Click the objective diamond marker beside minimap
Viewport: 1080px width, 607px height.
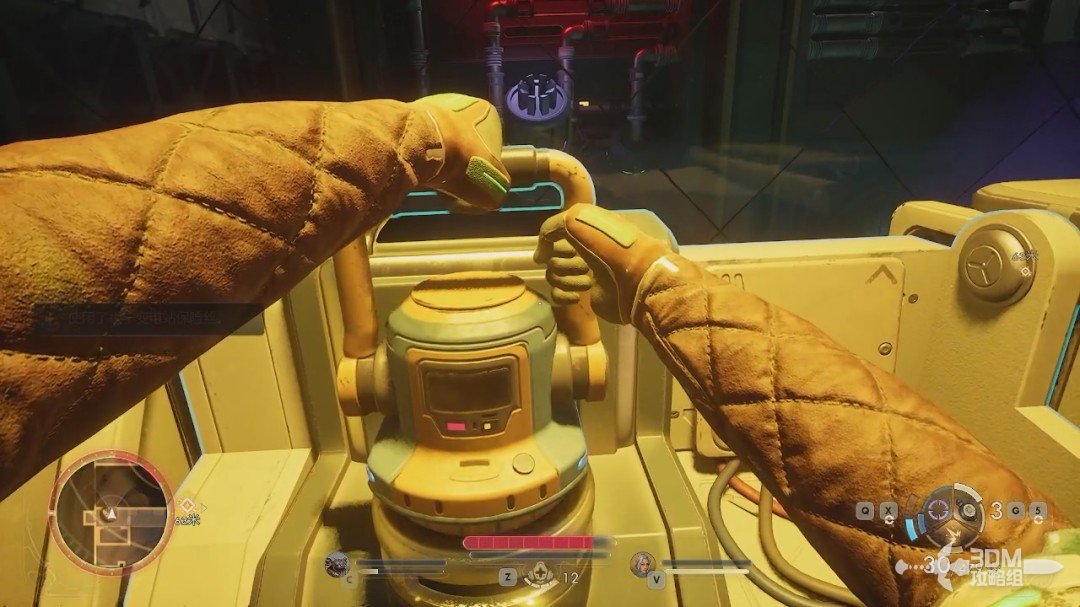click(184, 504)
